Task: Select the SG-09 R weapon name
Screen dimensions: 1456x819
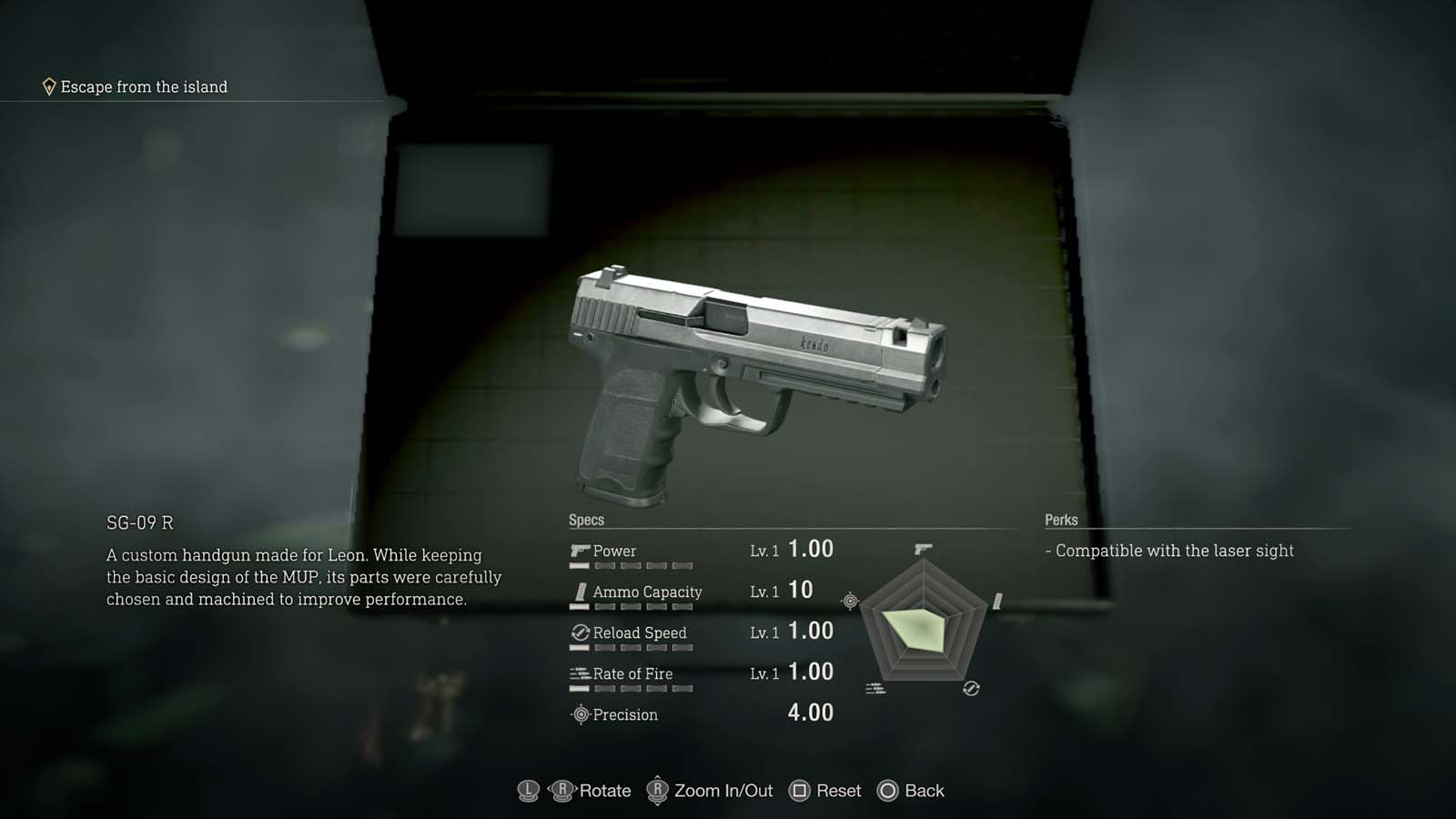Action: 142,523
